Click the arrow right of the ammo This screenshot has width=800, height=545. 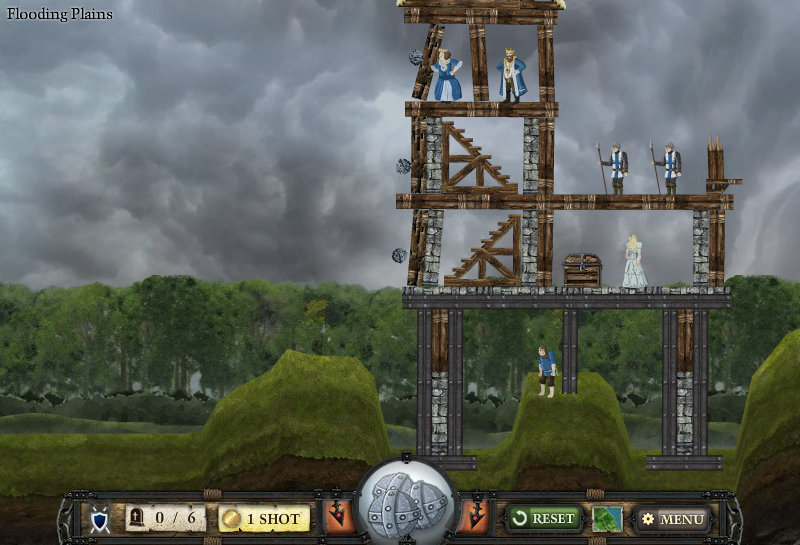click(476, 514)
